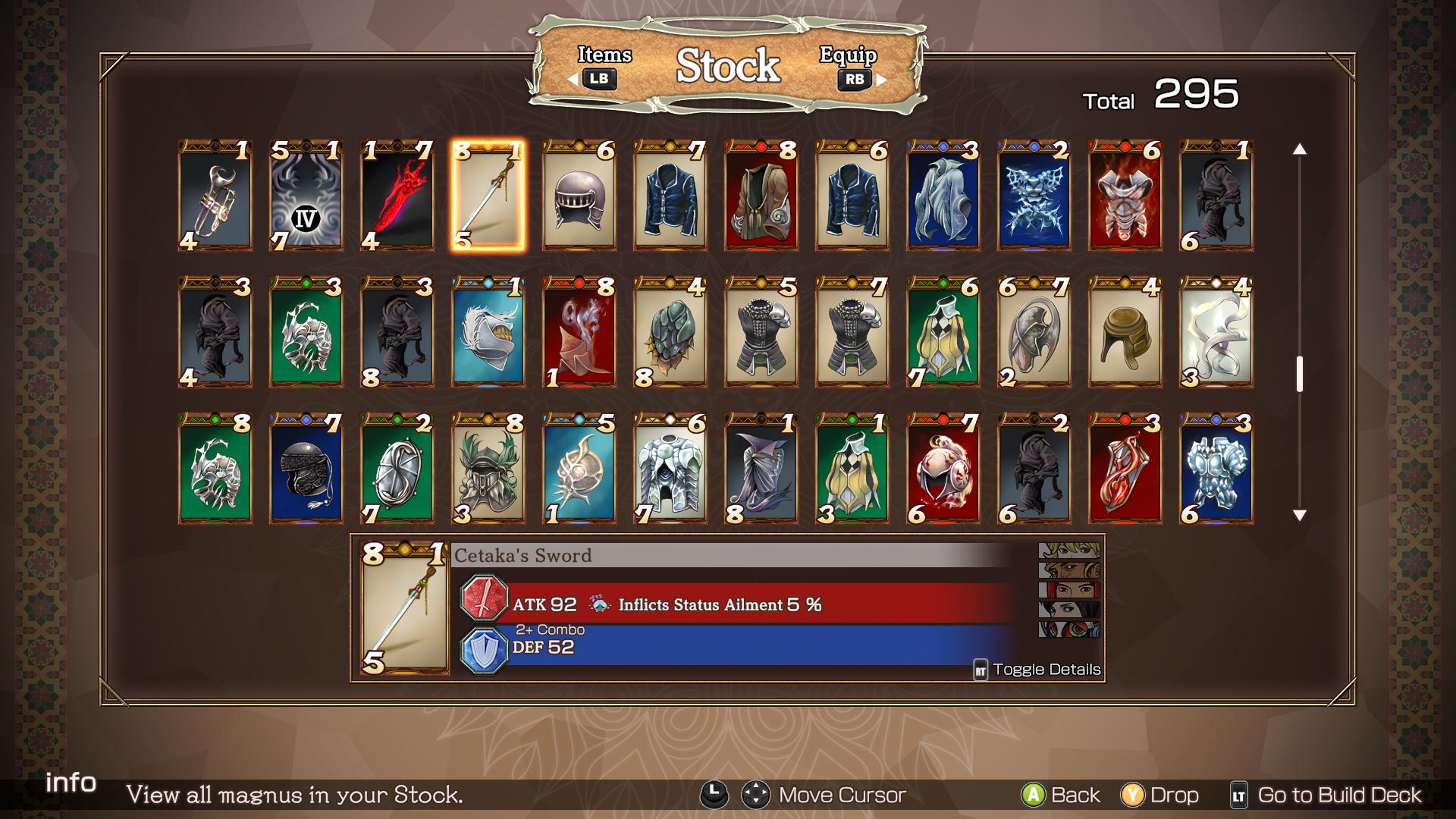Select the silver plate armor card
The height and width of the screenshot is (819, 1456).
pyautogui.click(x=670, y=469)
